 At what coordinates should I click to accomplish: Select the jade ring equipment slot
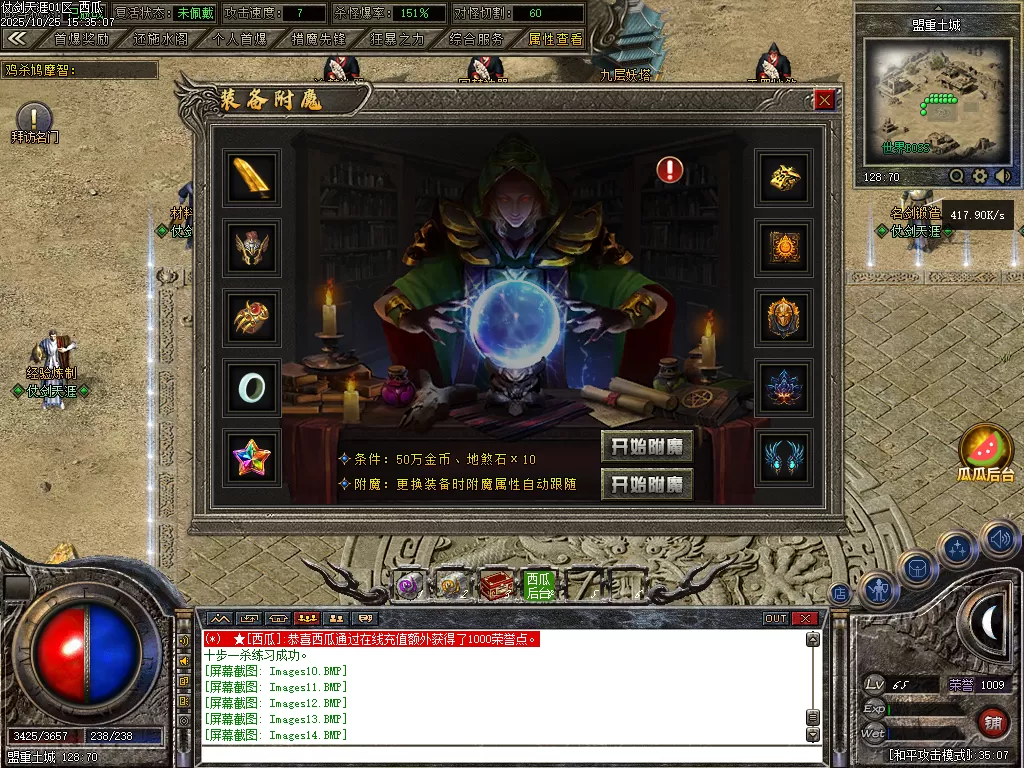click(x=252, y=388)
